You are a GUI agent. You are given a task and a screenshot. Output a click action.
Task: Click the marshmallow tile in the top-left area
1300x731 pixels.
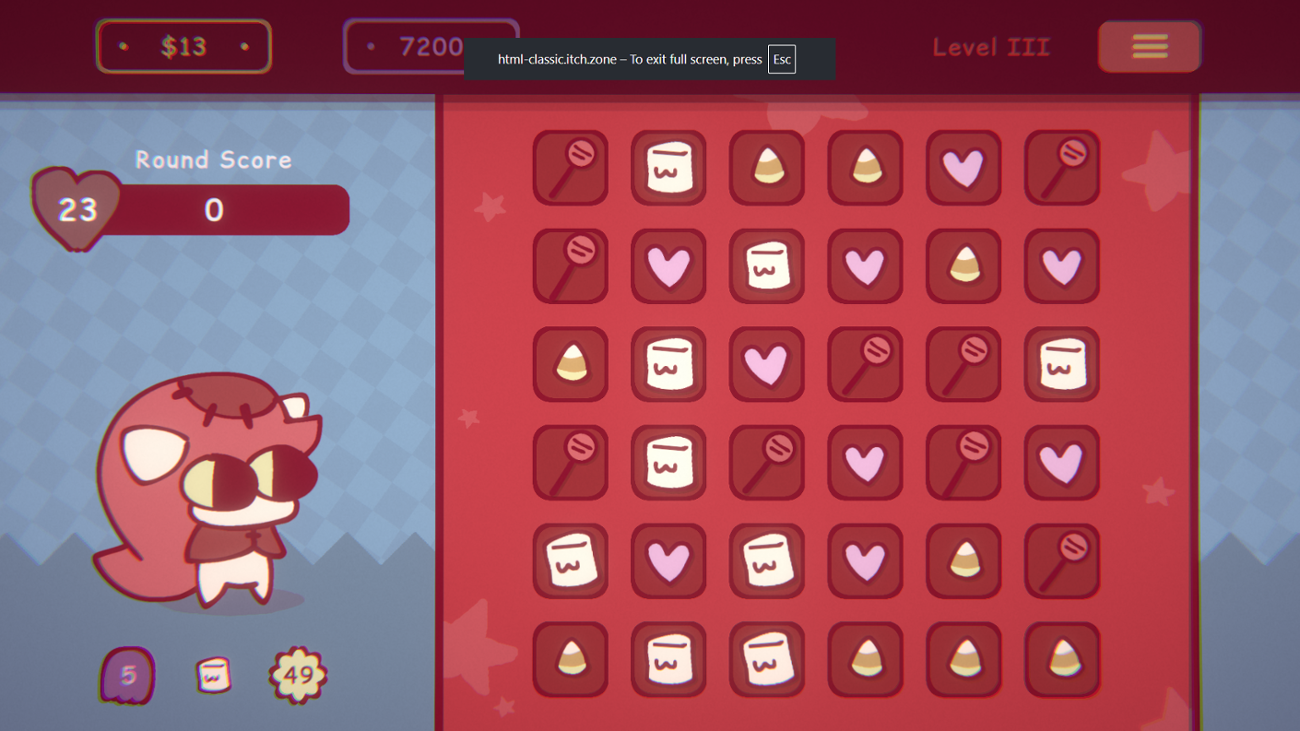[x=668, y=167]
